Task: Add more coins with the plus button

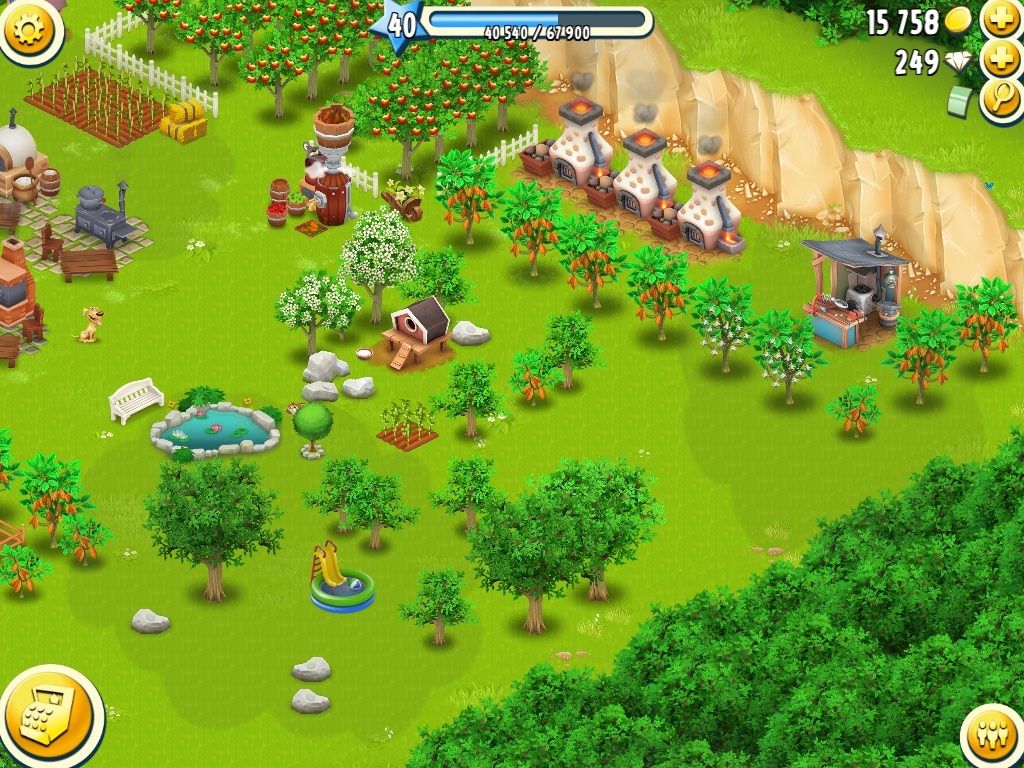Action: coord(1000,19)
